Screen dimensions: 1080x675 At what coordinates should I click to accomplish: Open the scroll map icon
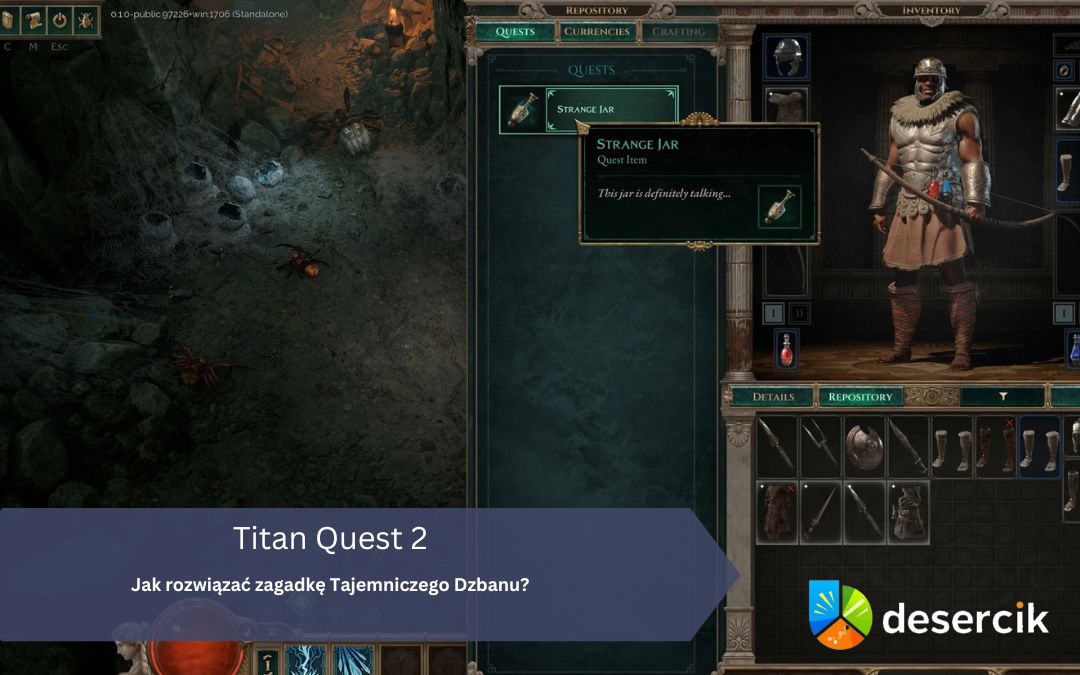click(33, 20)
